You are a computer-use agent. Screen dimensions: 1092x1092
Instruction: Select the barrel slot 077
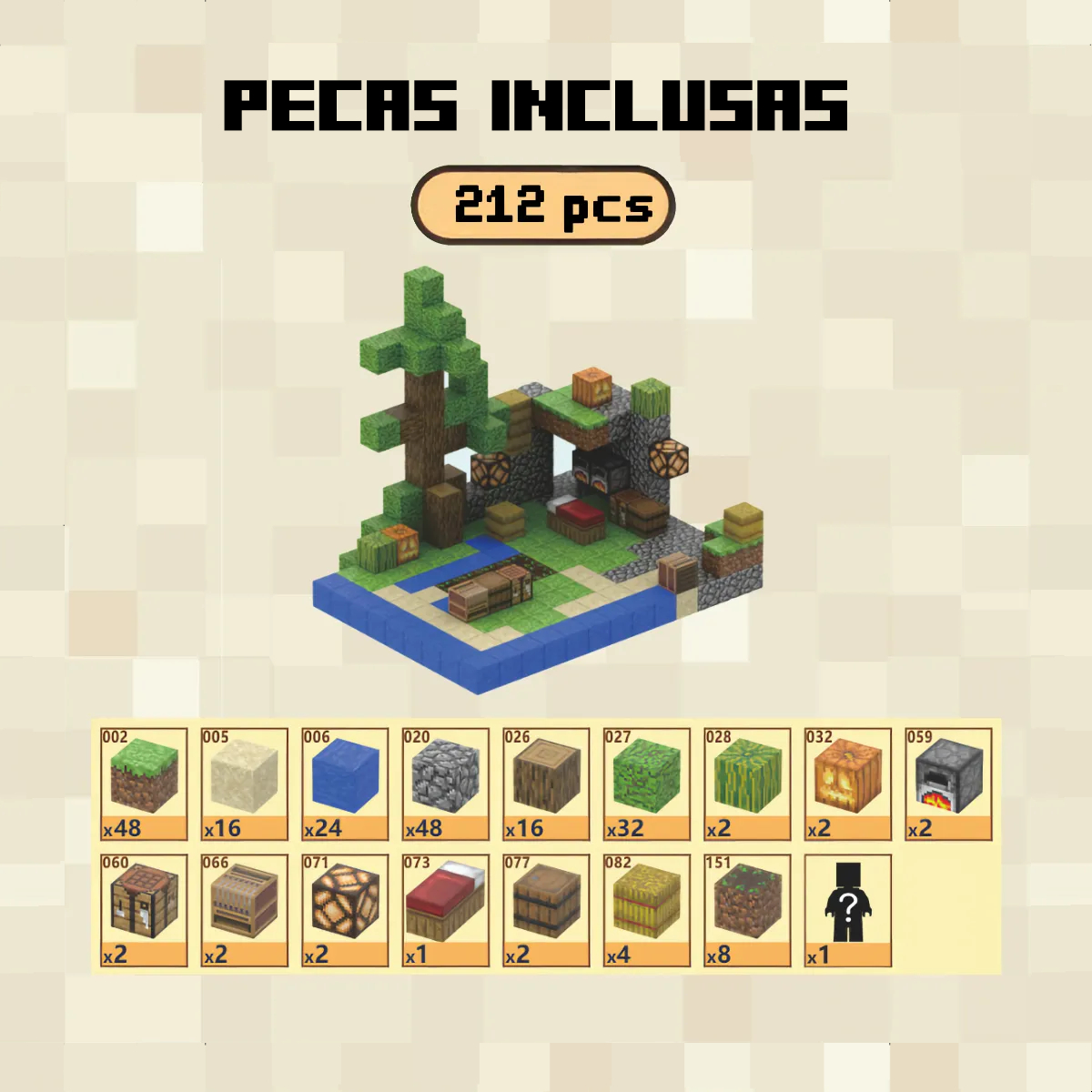[x=546, y=909]
